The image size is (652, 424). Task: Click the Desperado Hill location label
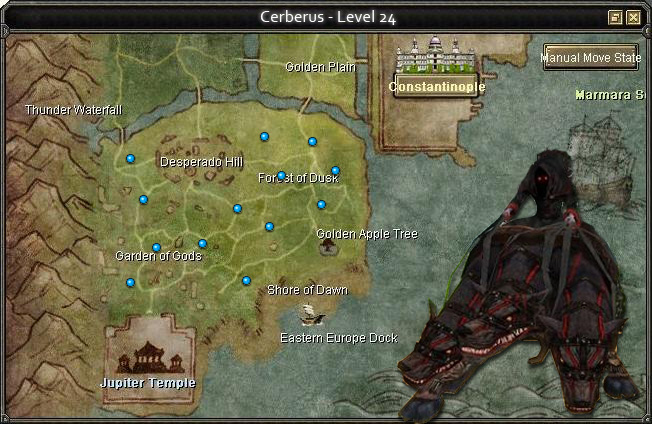[201, 161]
